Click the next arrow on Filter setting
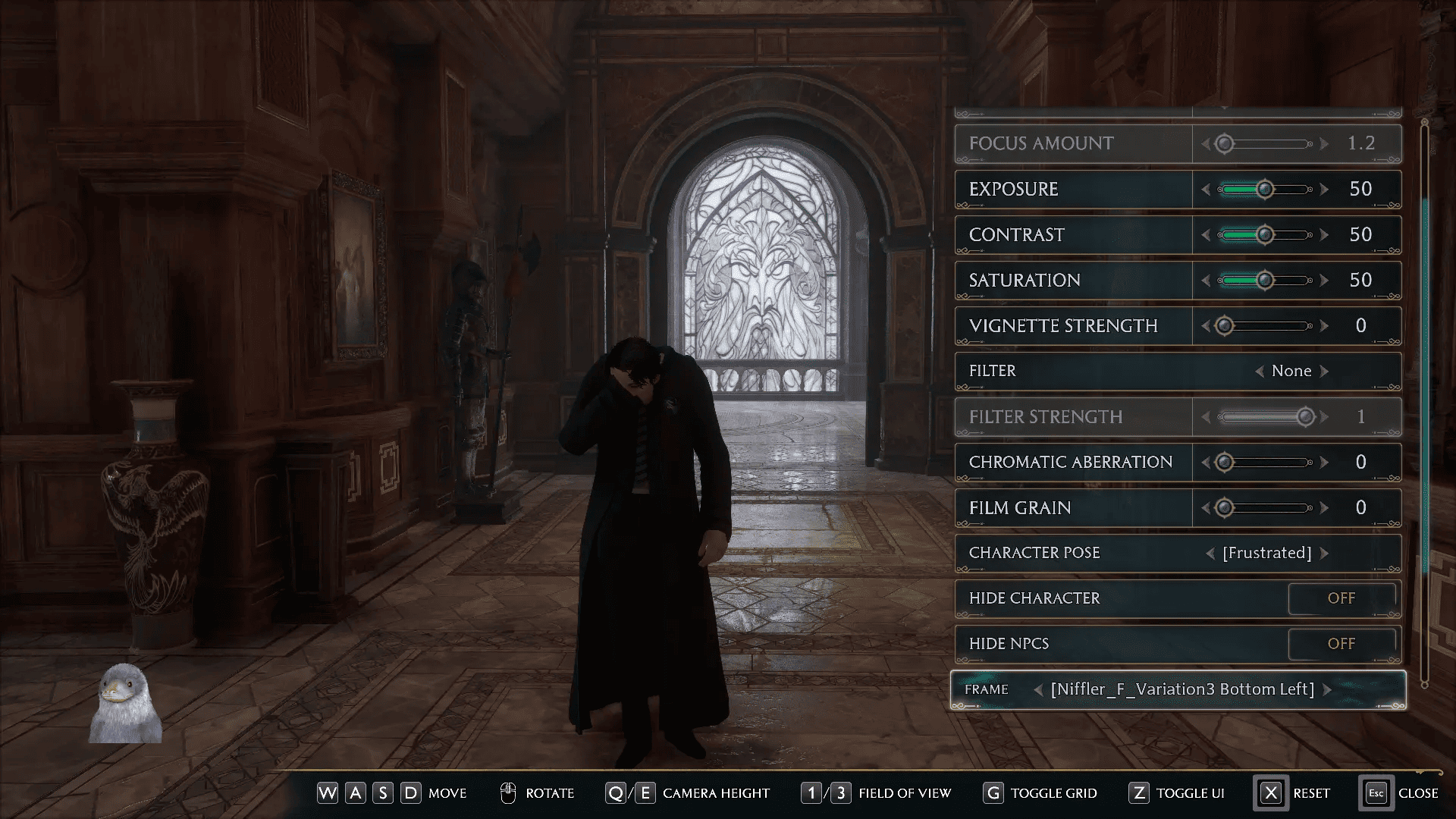Viewport: 1456px width, 819px height. click(1323, 371)
